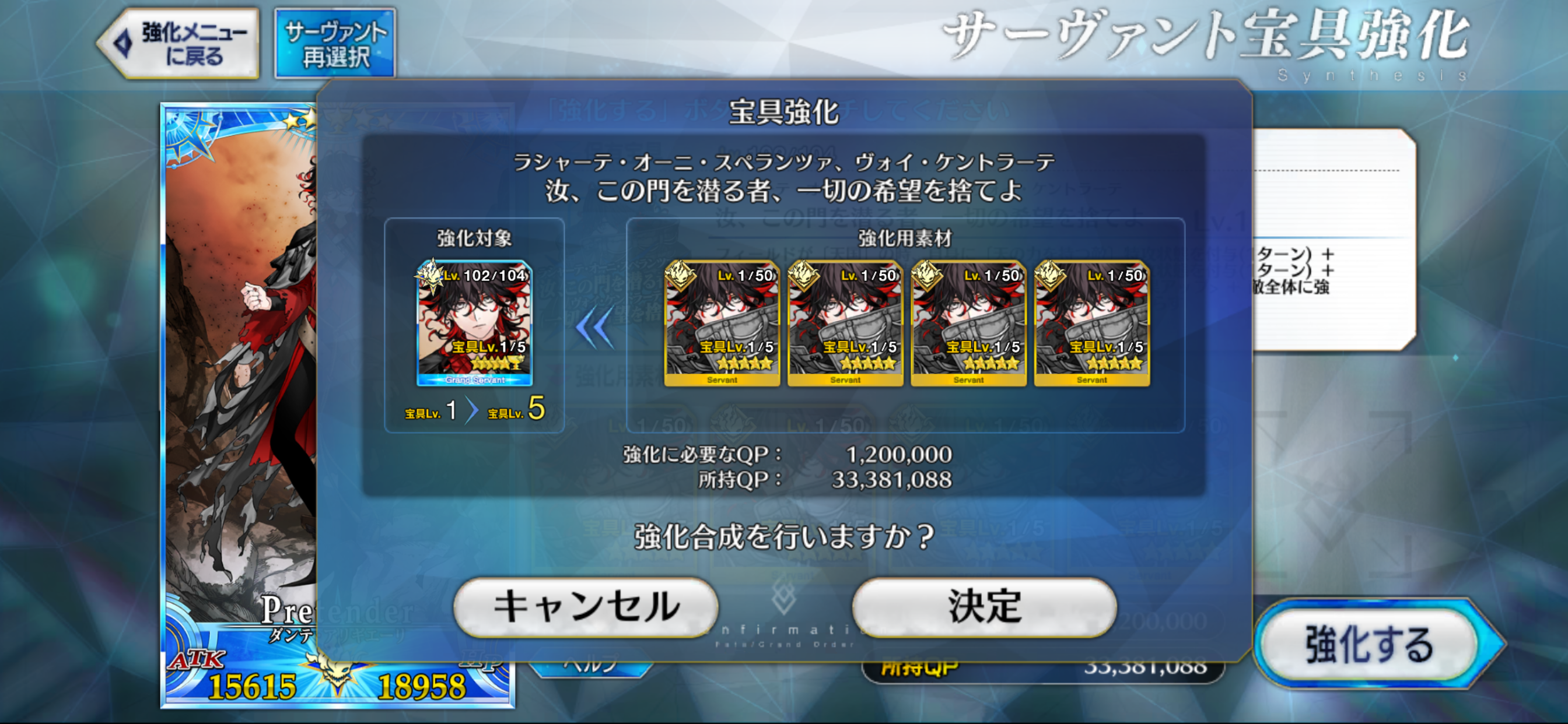This screenshot has height=724, width=1568.
Task: Click the 強化する enhance button
Action: tap(1370, 644)
